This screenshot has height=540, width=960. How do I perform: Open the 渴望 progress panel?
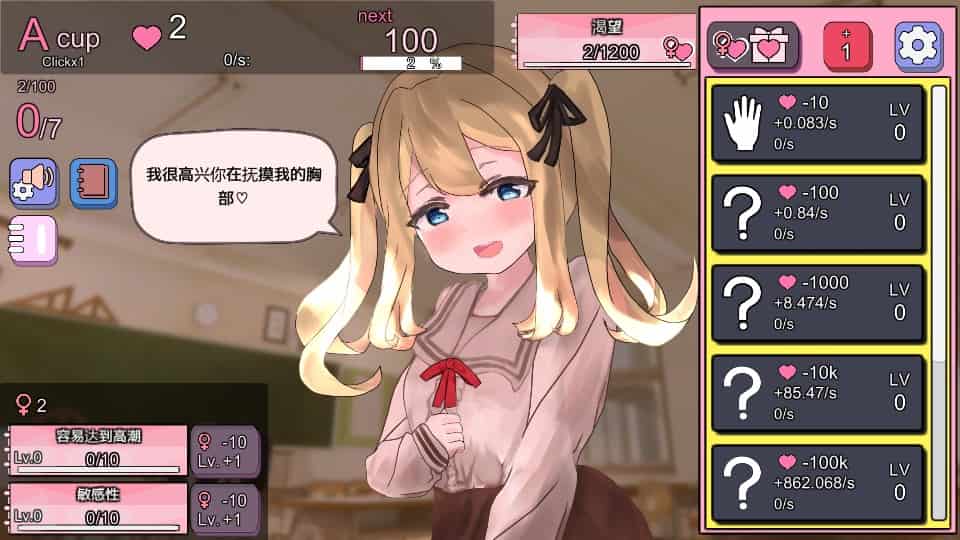608,42
